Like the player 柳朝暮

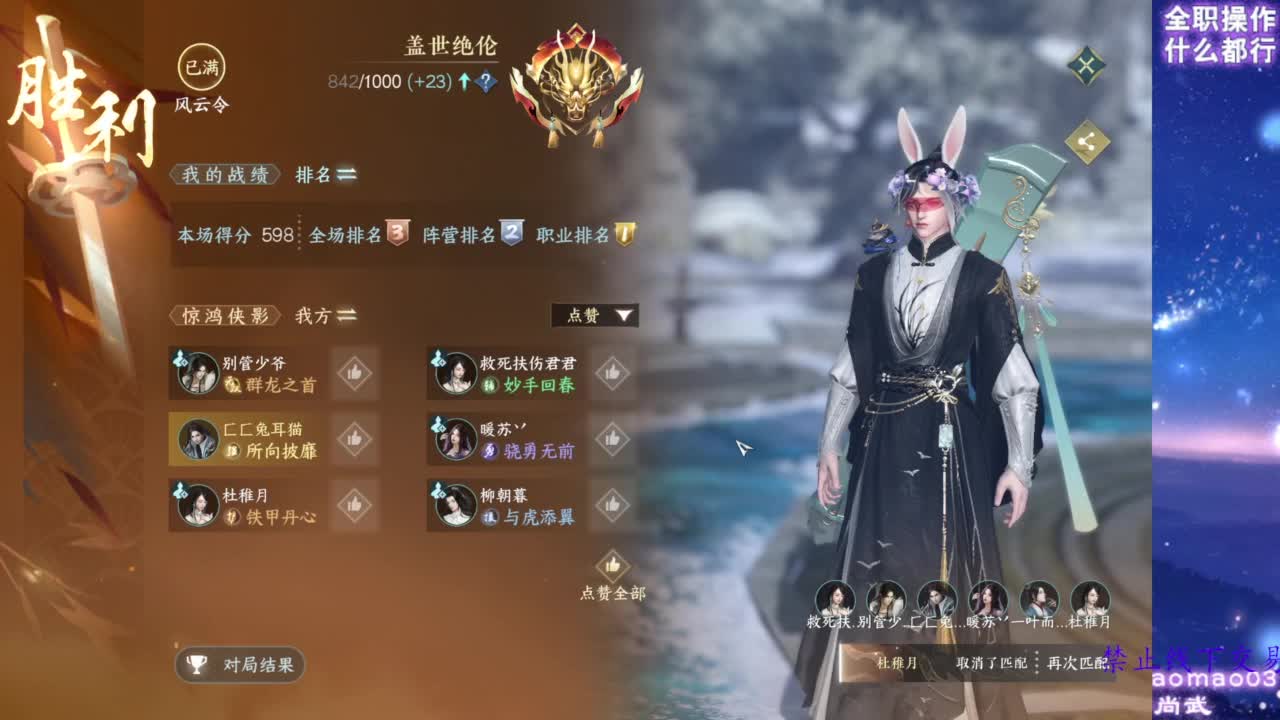[x=613, y=504]
